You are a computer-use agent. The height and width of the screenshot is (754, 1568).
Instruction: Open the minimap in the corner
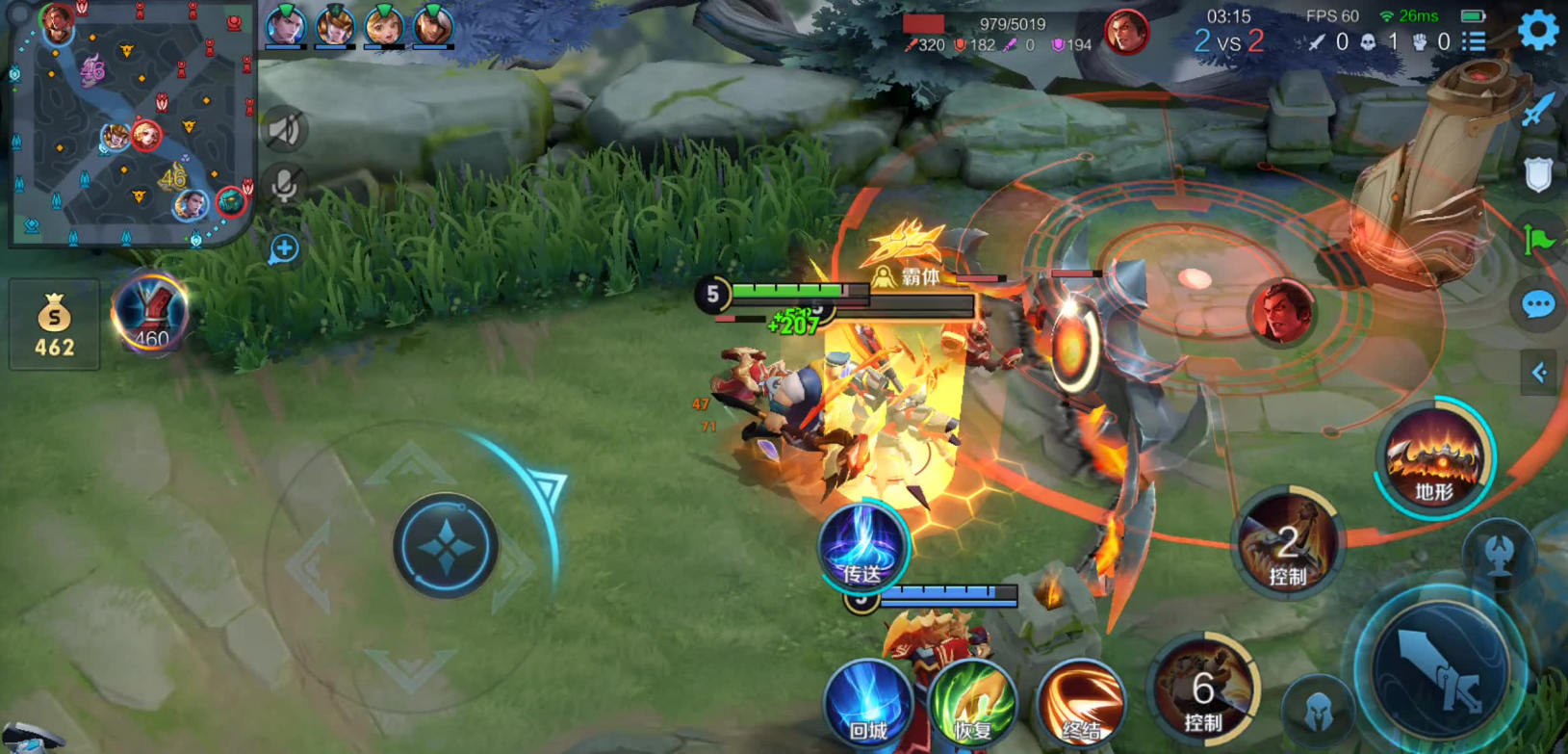[x=130, y=123]
